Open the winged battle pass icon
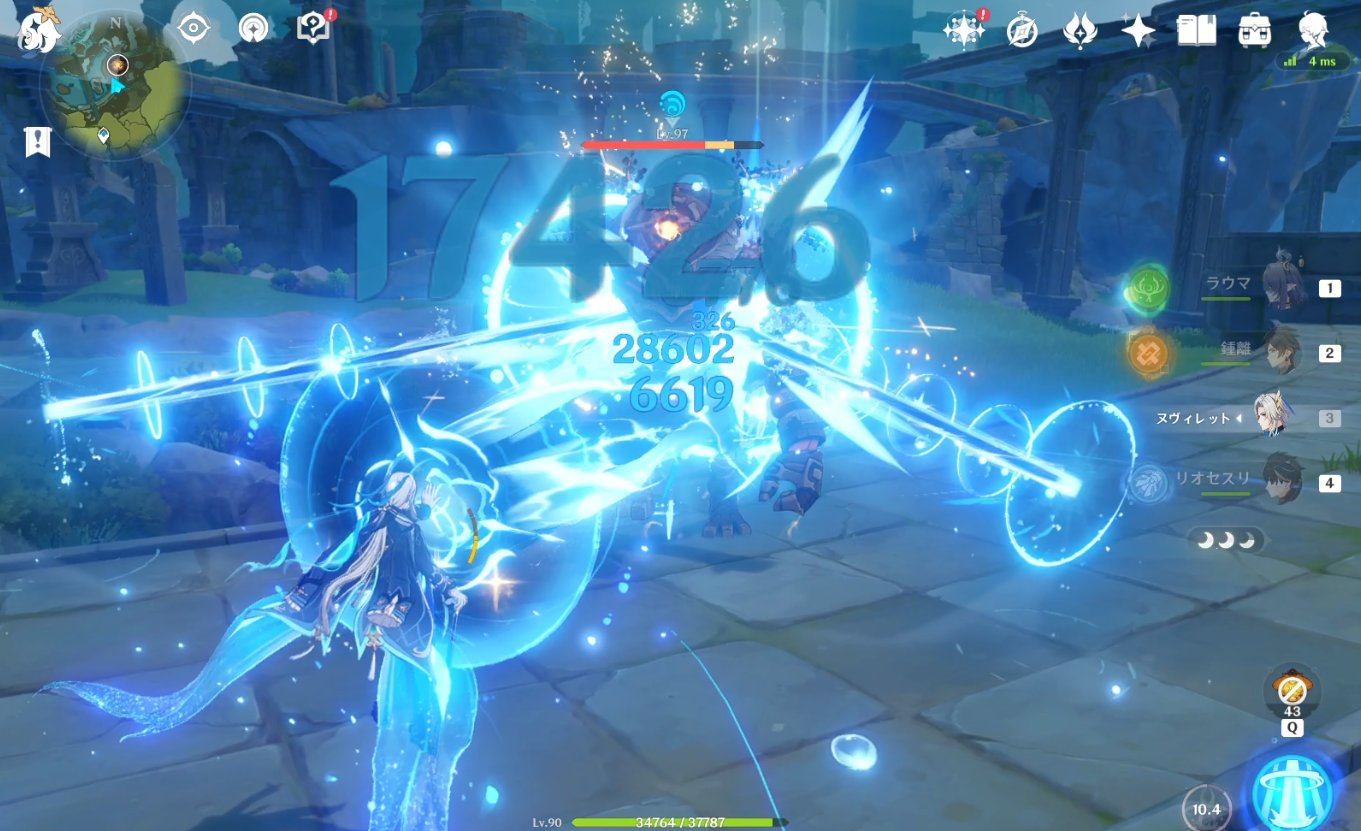The height and width of the screenshot is (831, 1361). point(1081,31)
